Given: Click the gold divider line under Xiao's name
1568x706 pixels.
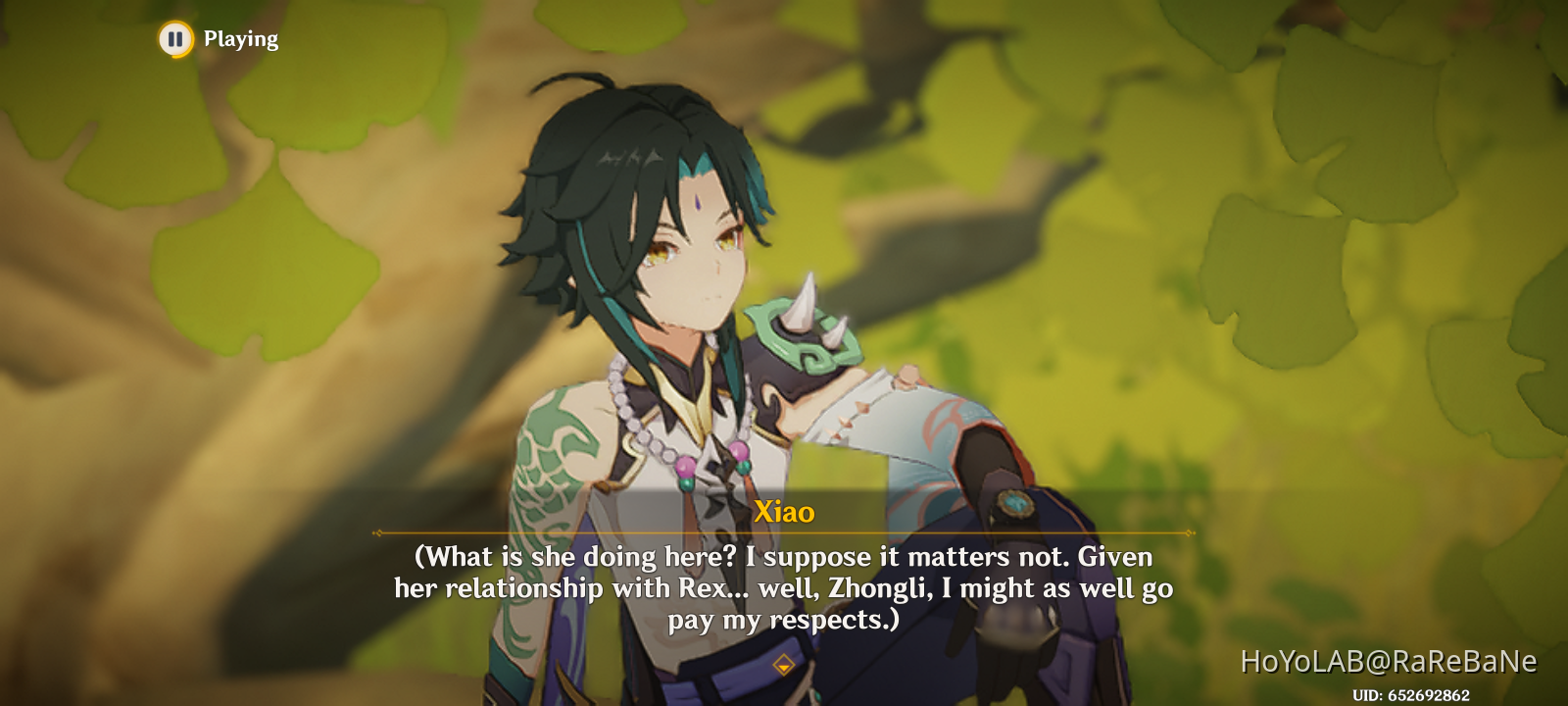Looking at the screenshot, I should tap(784, 532).
